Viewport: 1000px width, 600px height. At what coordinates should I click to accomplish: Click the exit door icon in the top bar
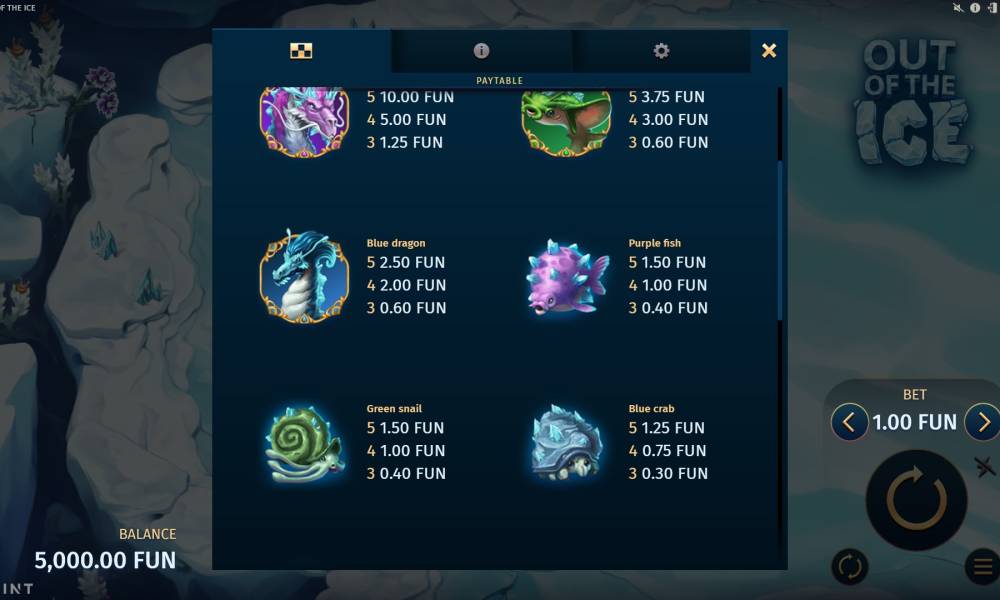pyautogui.click(x=991, y=8)
